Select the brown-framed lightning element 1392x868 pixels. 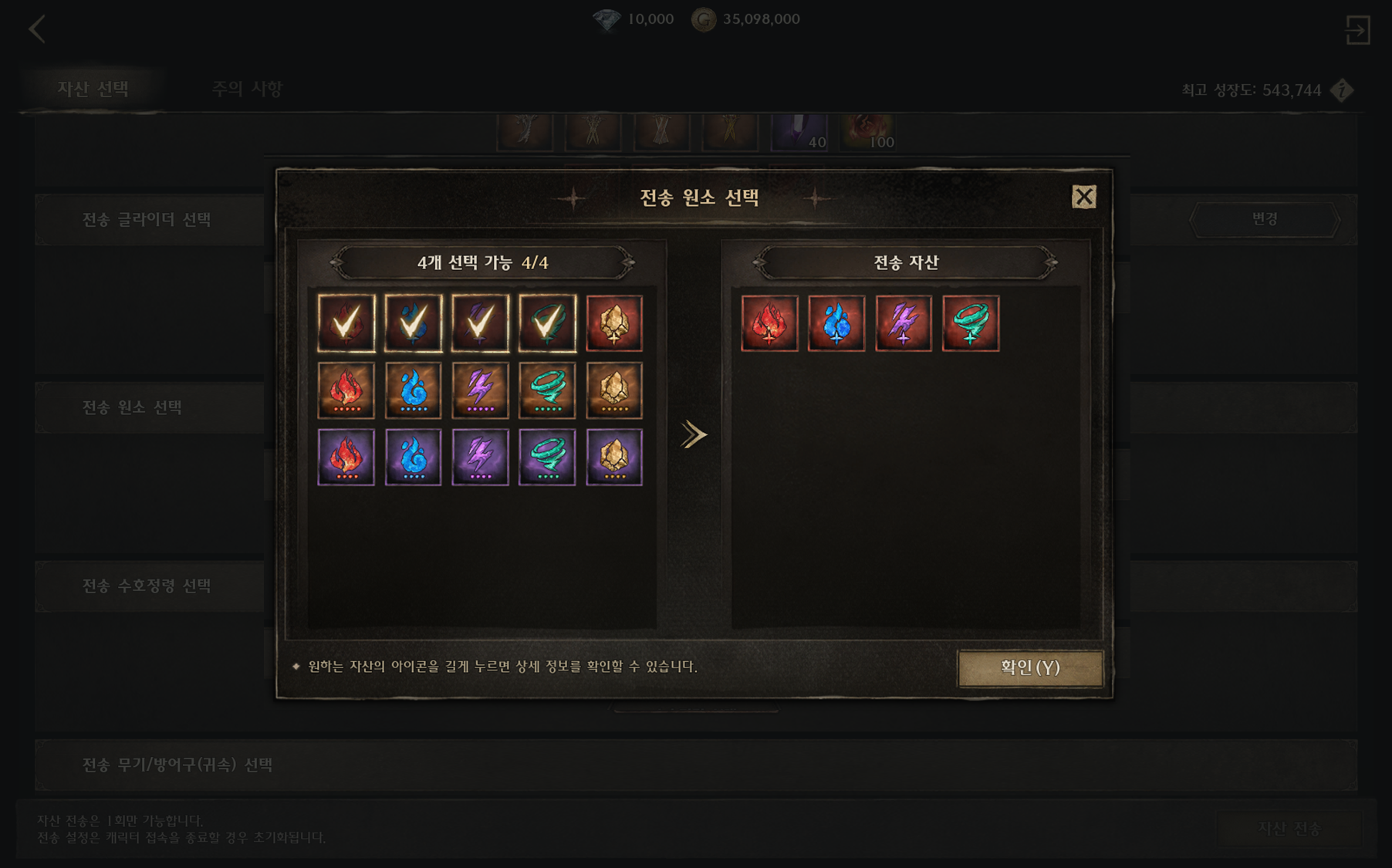point(480,390)
